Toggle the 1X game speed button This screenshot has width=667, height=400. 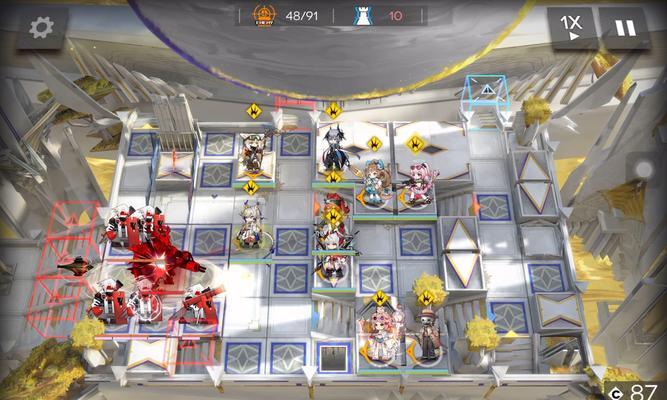(x=572, y=27)
